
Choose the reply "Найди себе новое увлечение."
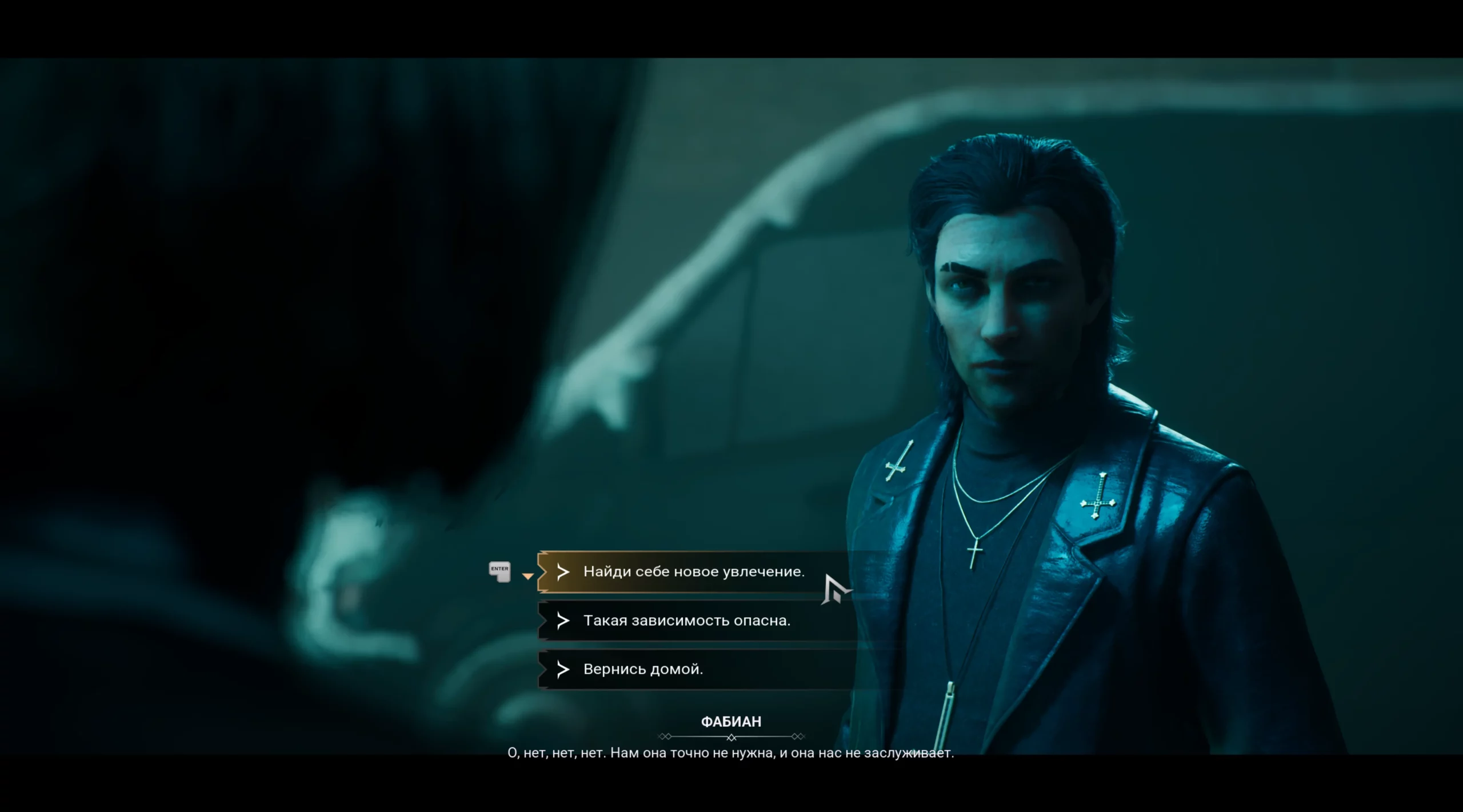point(693,572)
